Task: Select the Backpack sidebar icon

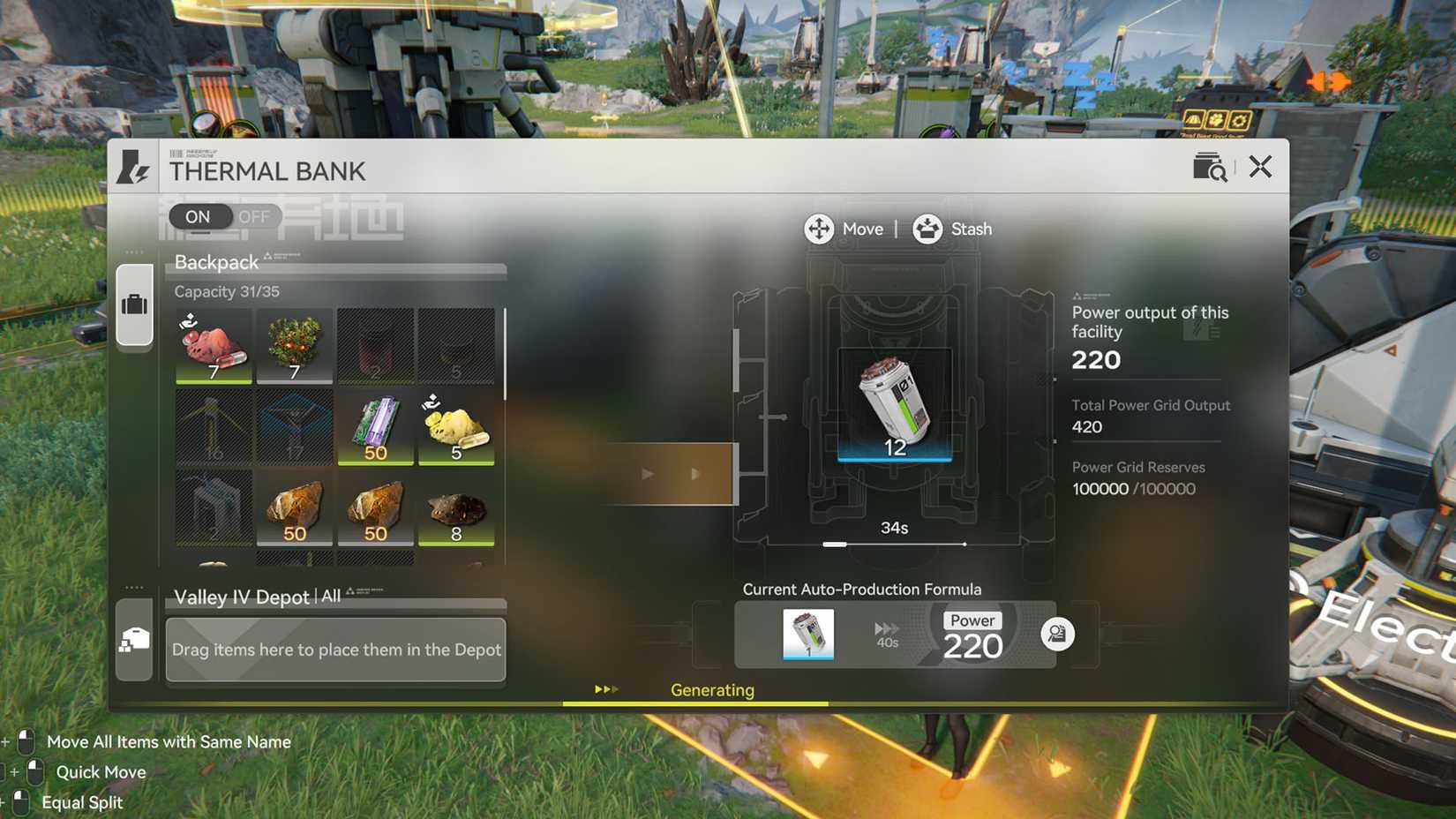Action: (134, 303)
